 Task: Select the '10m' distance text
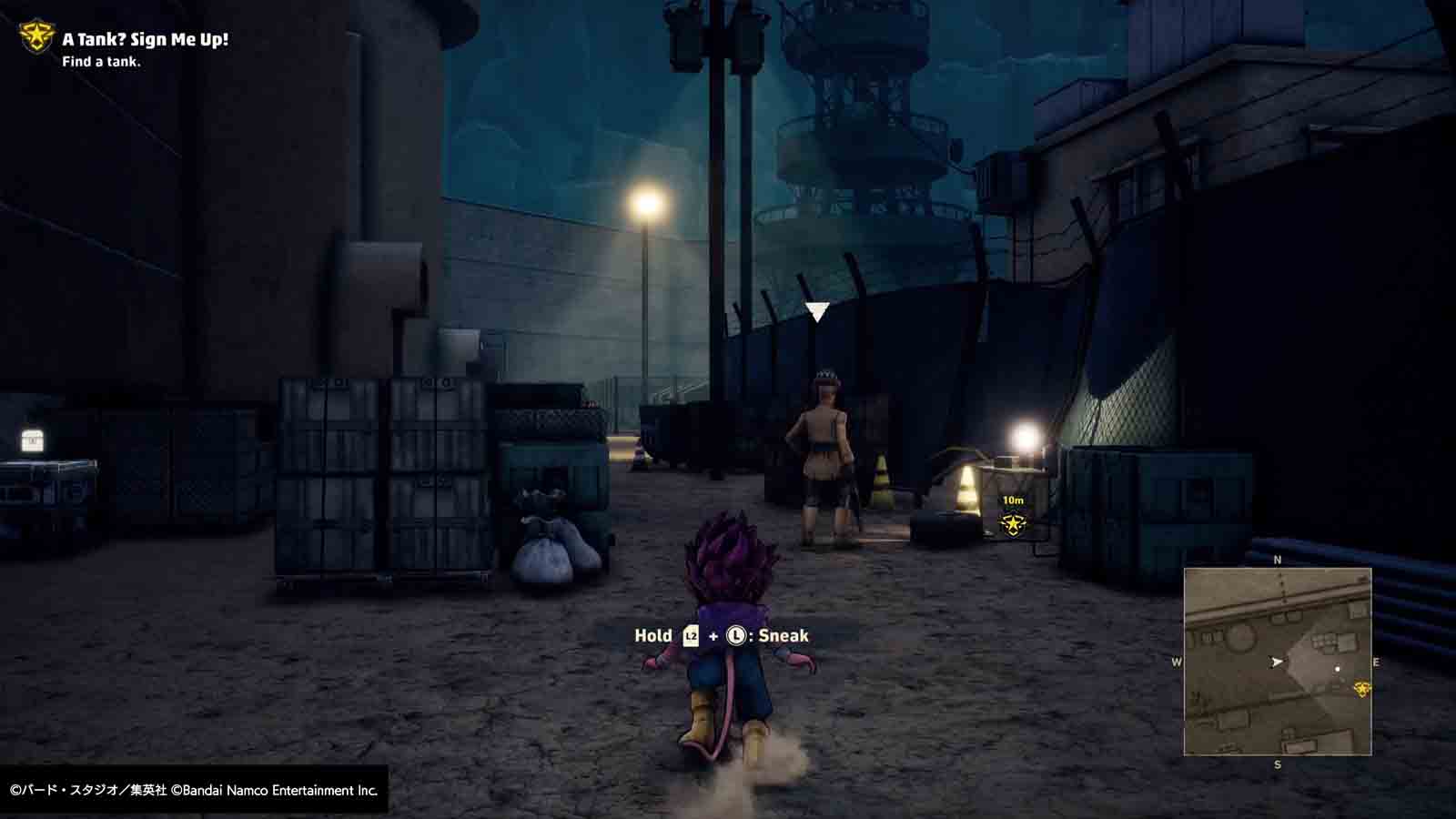coord(1016,500)
